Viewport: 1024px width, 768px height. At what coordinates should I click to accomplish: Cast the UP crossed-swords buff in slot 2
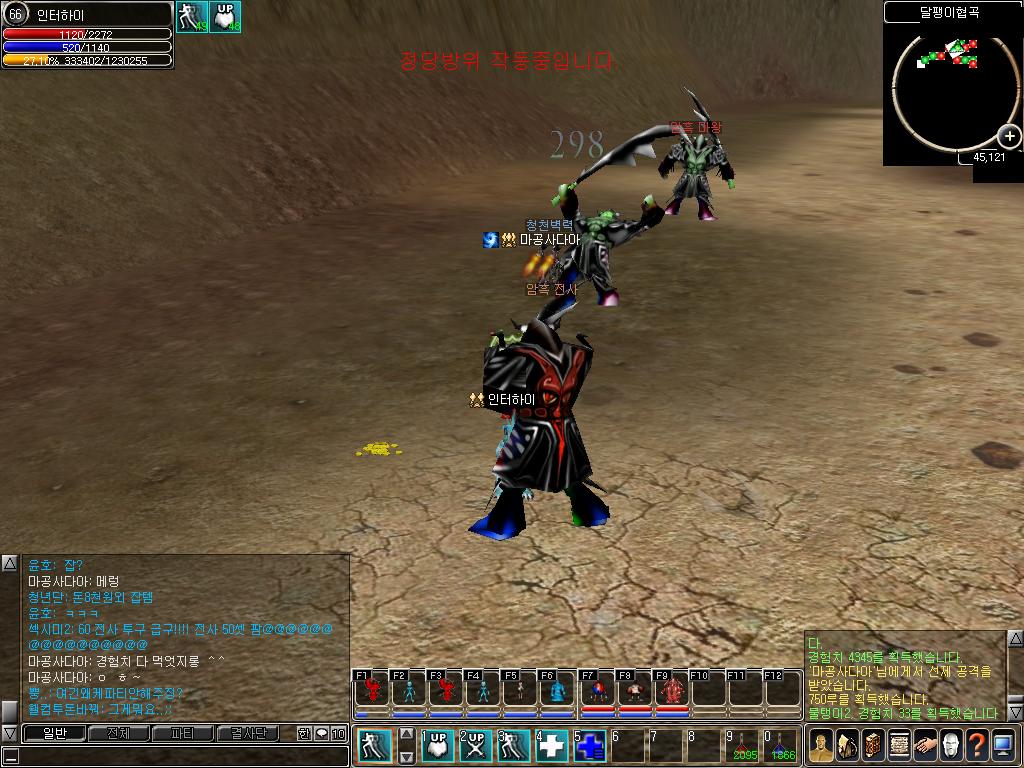click(x=475, y=746)
